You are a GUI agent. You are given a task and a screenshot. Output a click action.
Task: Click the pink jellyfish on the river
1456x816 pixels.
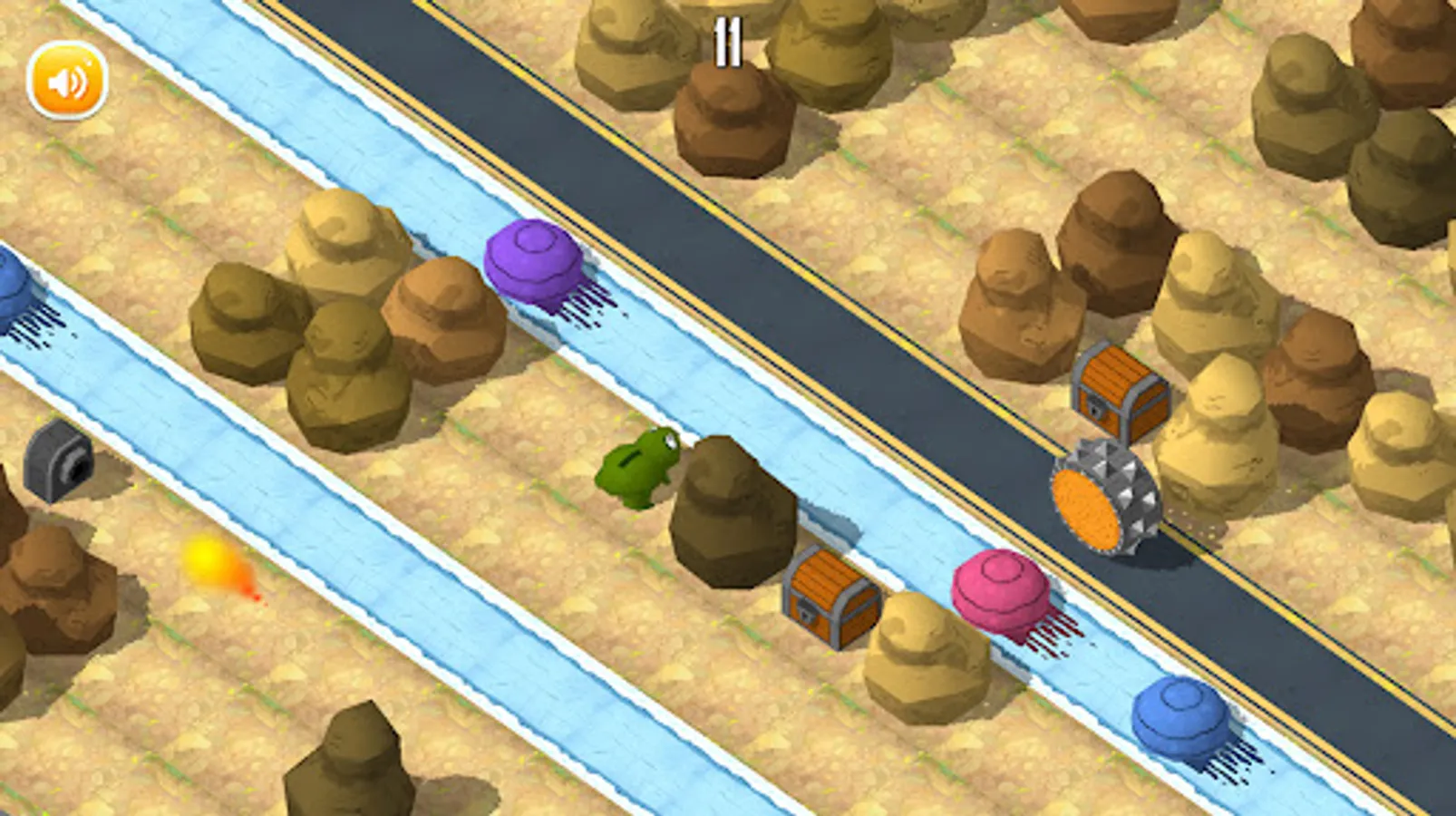click(x=997, y=594)
